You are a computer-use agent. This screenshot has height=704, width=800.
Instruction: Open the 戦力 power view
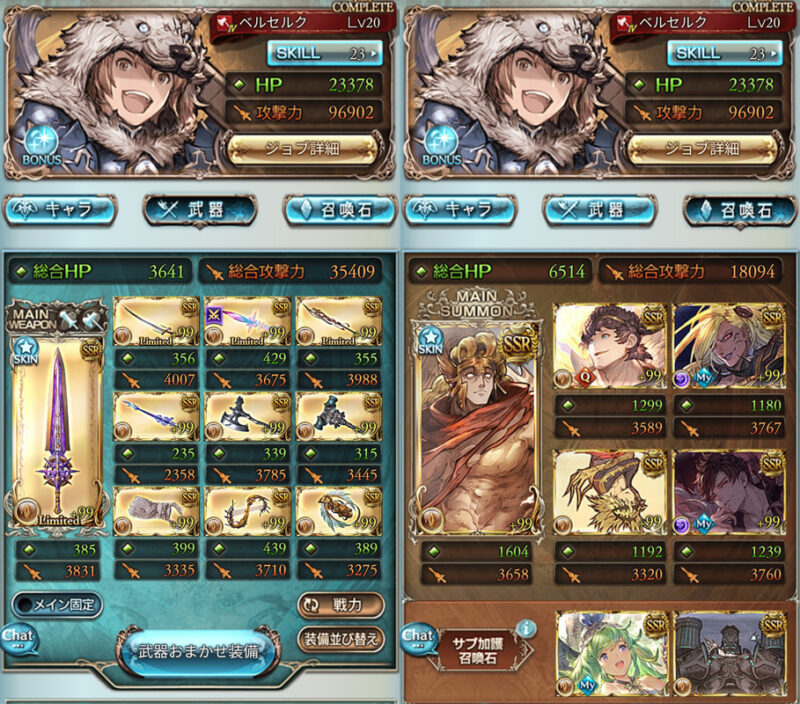[340, 605]
